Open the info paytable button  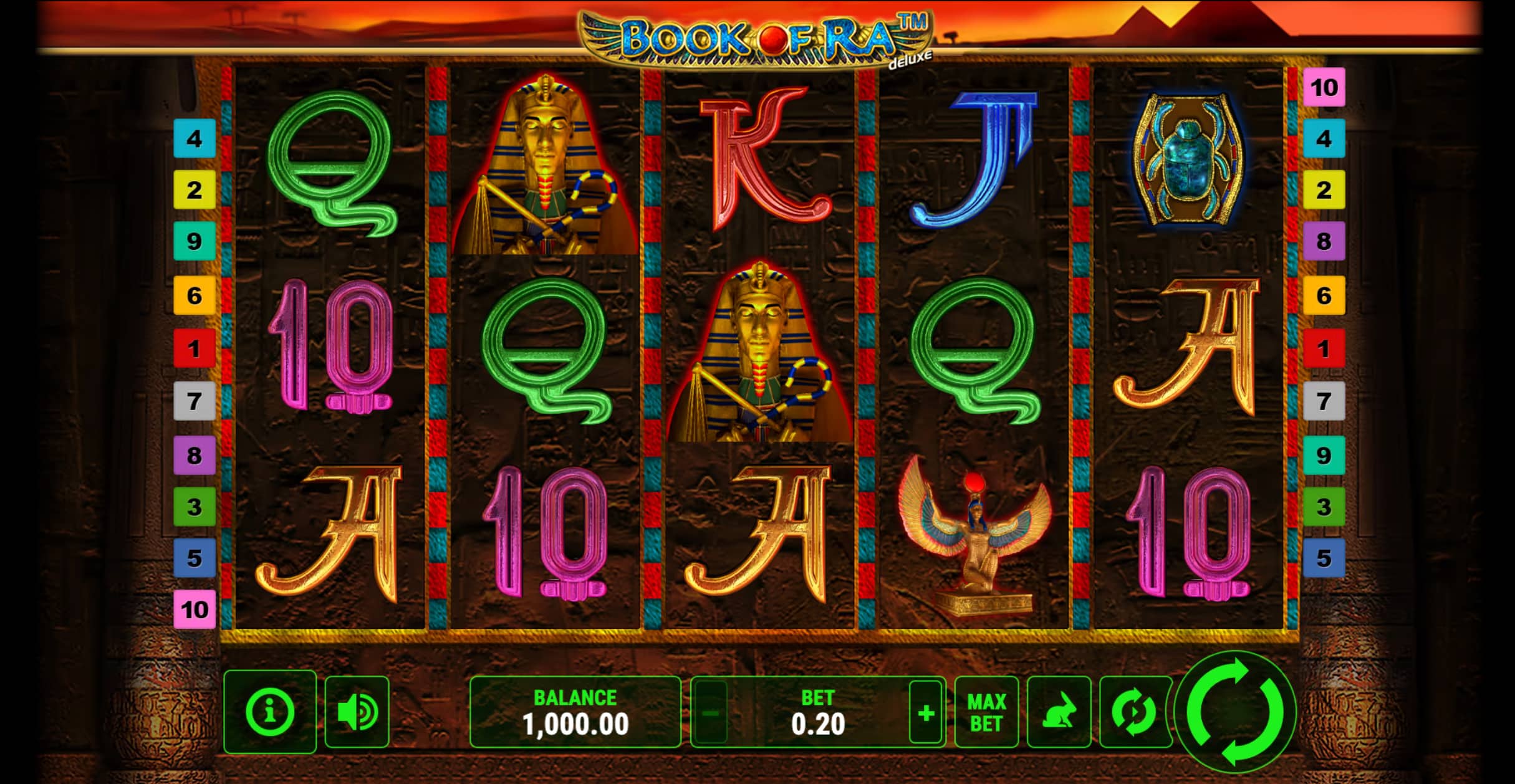tap(270, 711)
